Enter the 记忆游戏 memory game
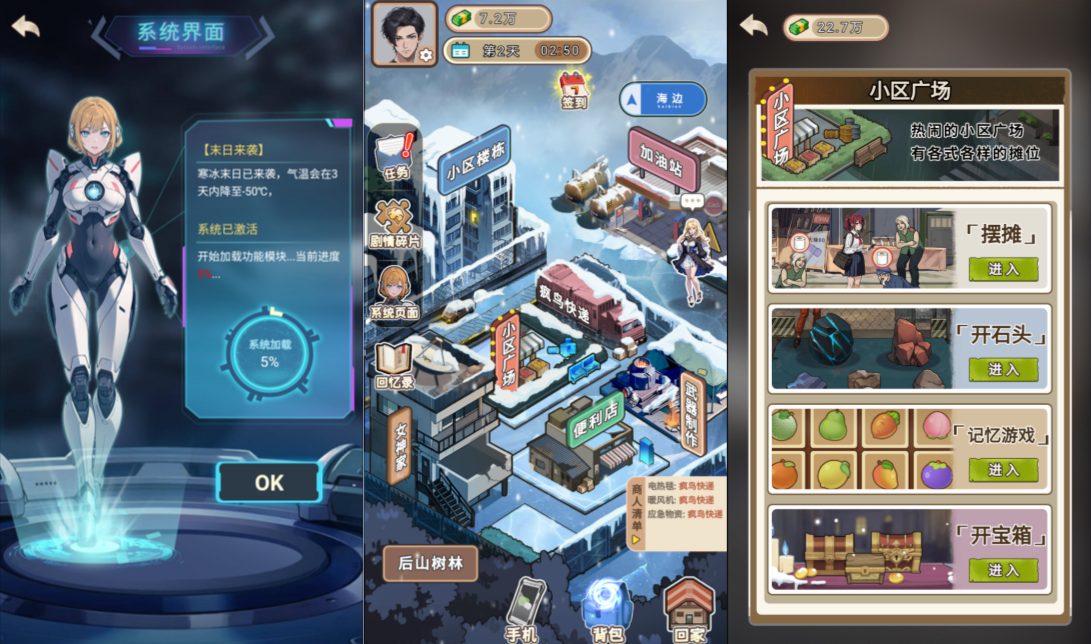 (x=1003, y=469)
